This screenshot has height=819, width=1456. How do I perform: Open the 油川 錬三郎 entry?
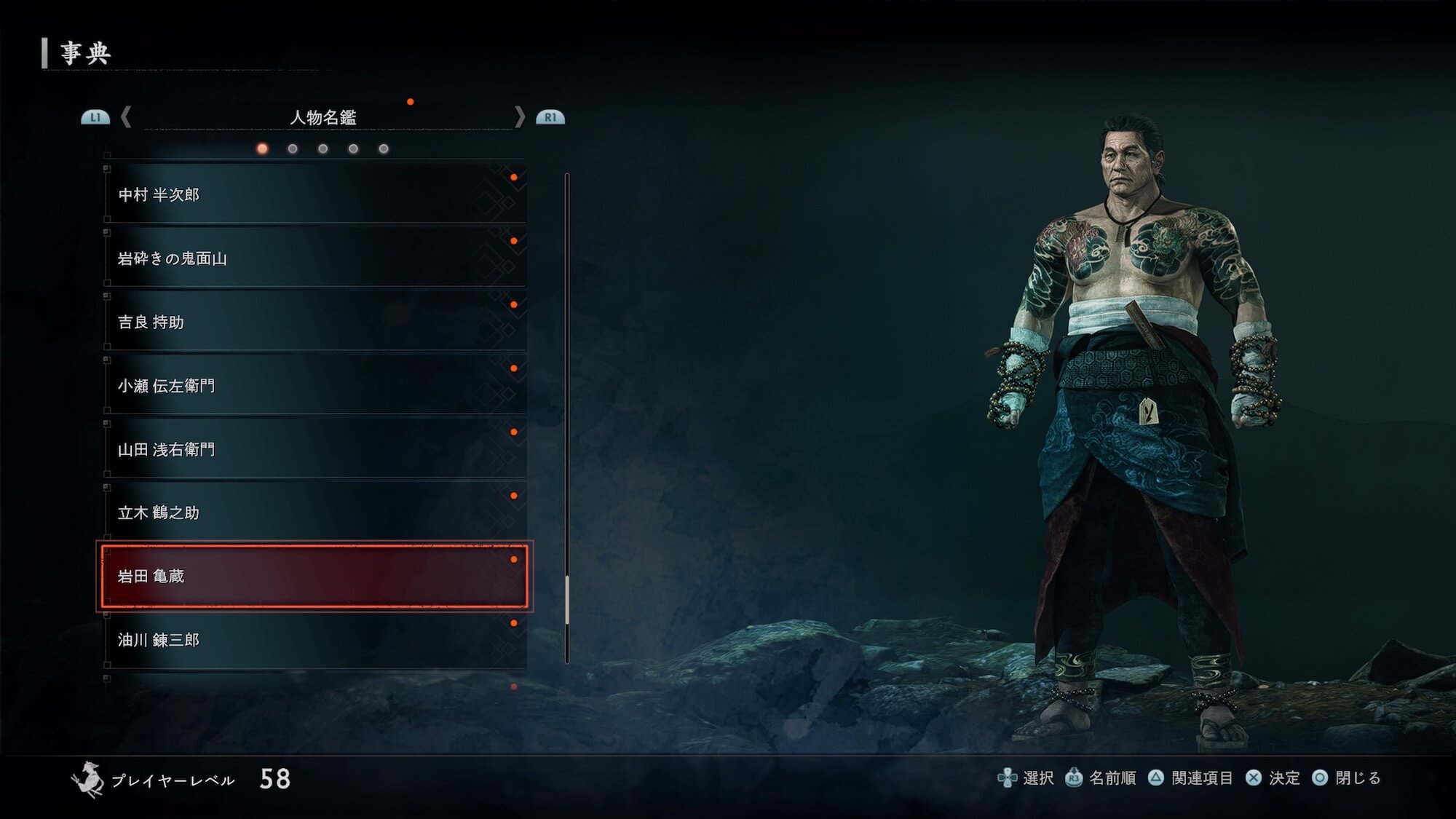click(314, 640)
